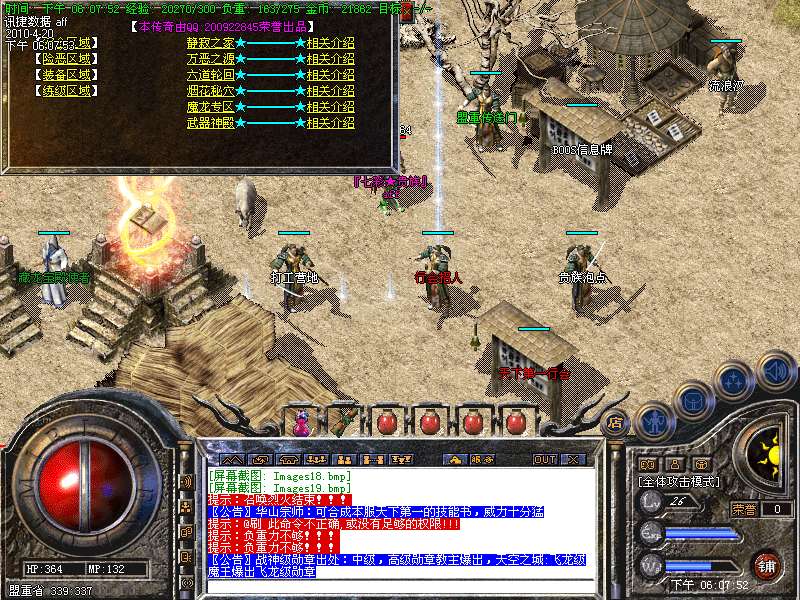
Task: View 相关介绍 for 静寂之家
Action: click(330, 43)
